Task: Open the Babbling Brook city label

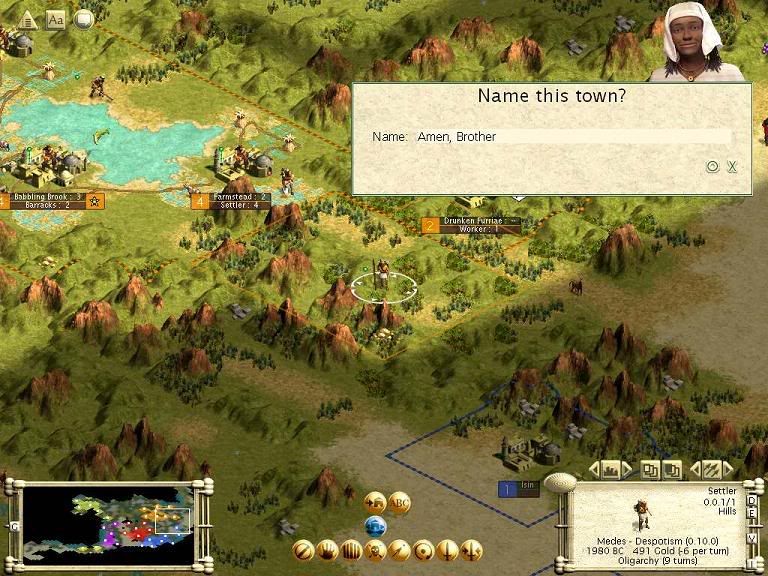Action: point(47,201)
